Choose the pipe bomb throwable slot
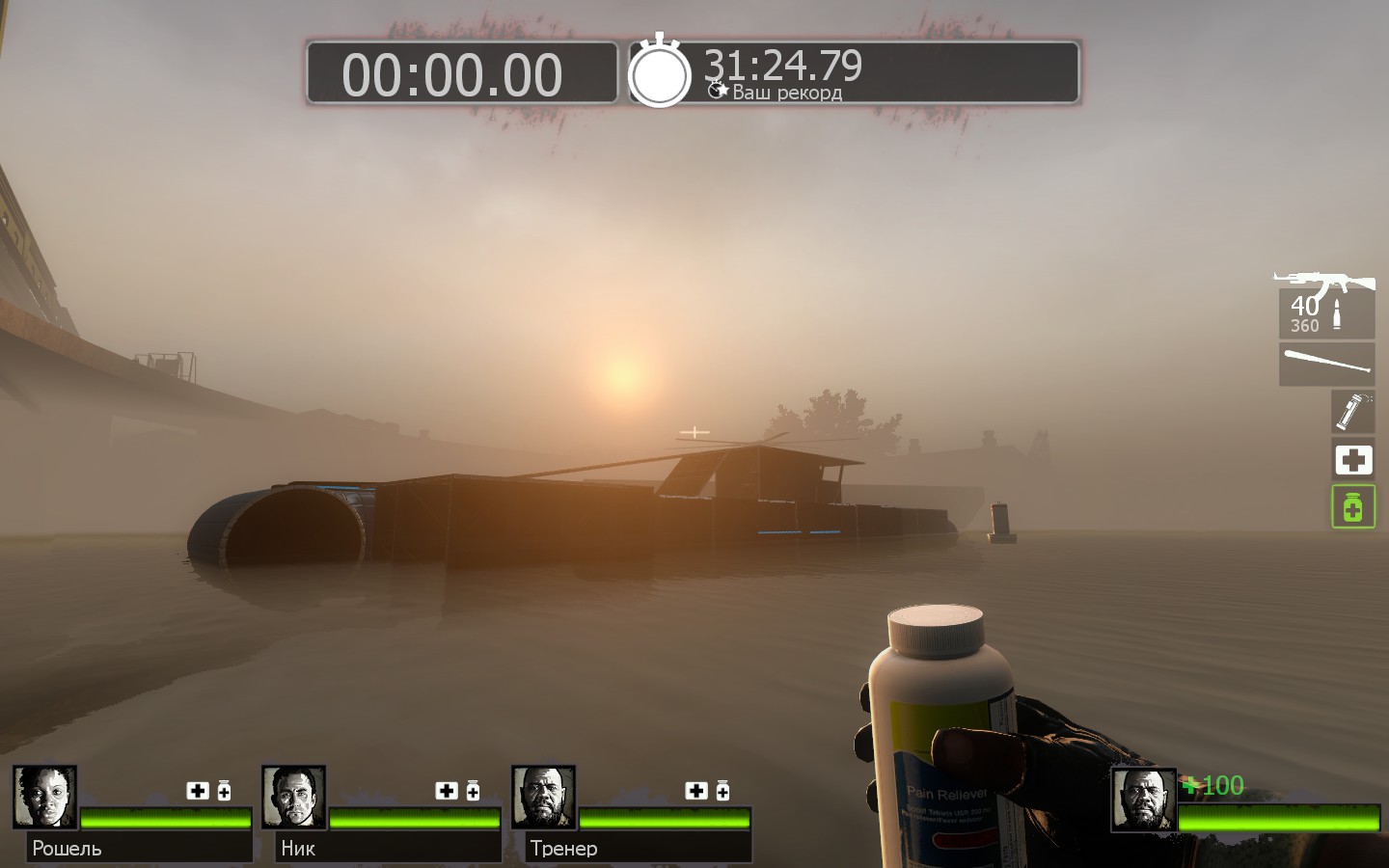This screenshot has height=868, width=1389. point(1352,411)
